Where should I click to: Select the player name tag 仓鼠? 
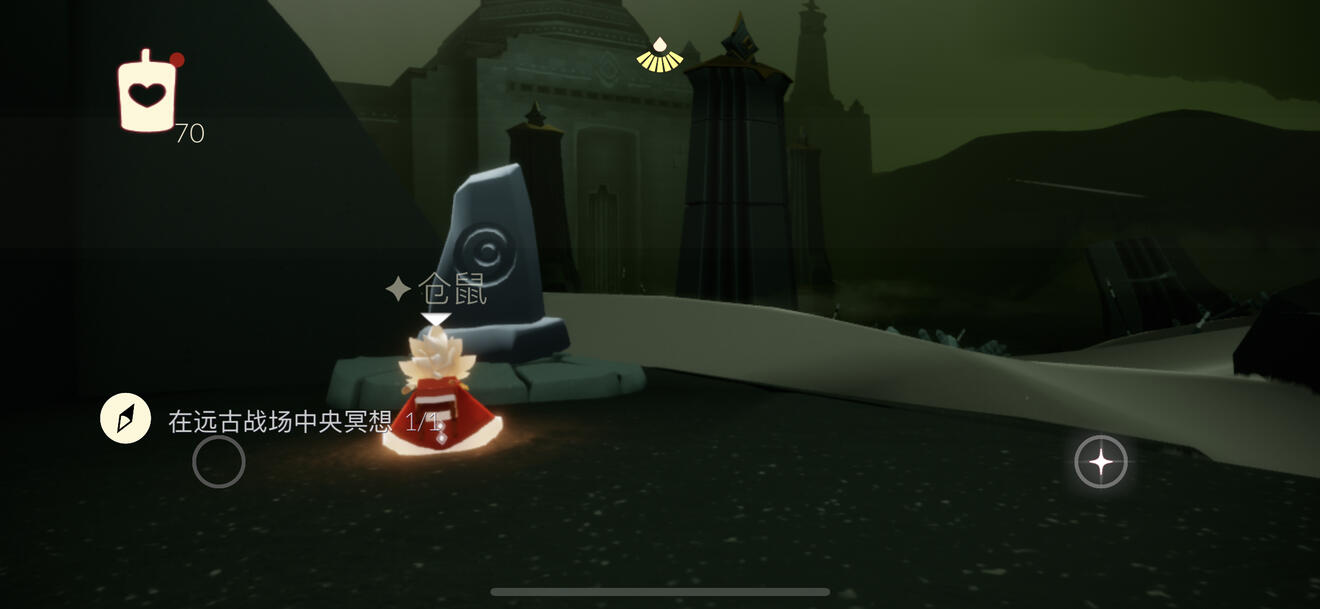pyautogui.click(x=438, y=290)
